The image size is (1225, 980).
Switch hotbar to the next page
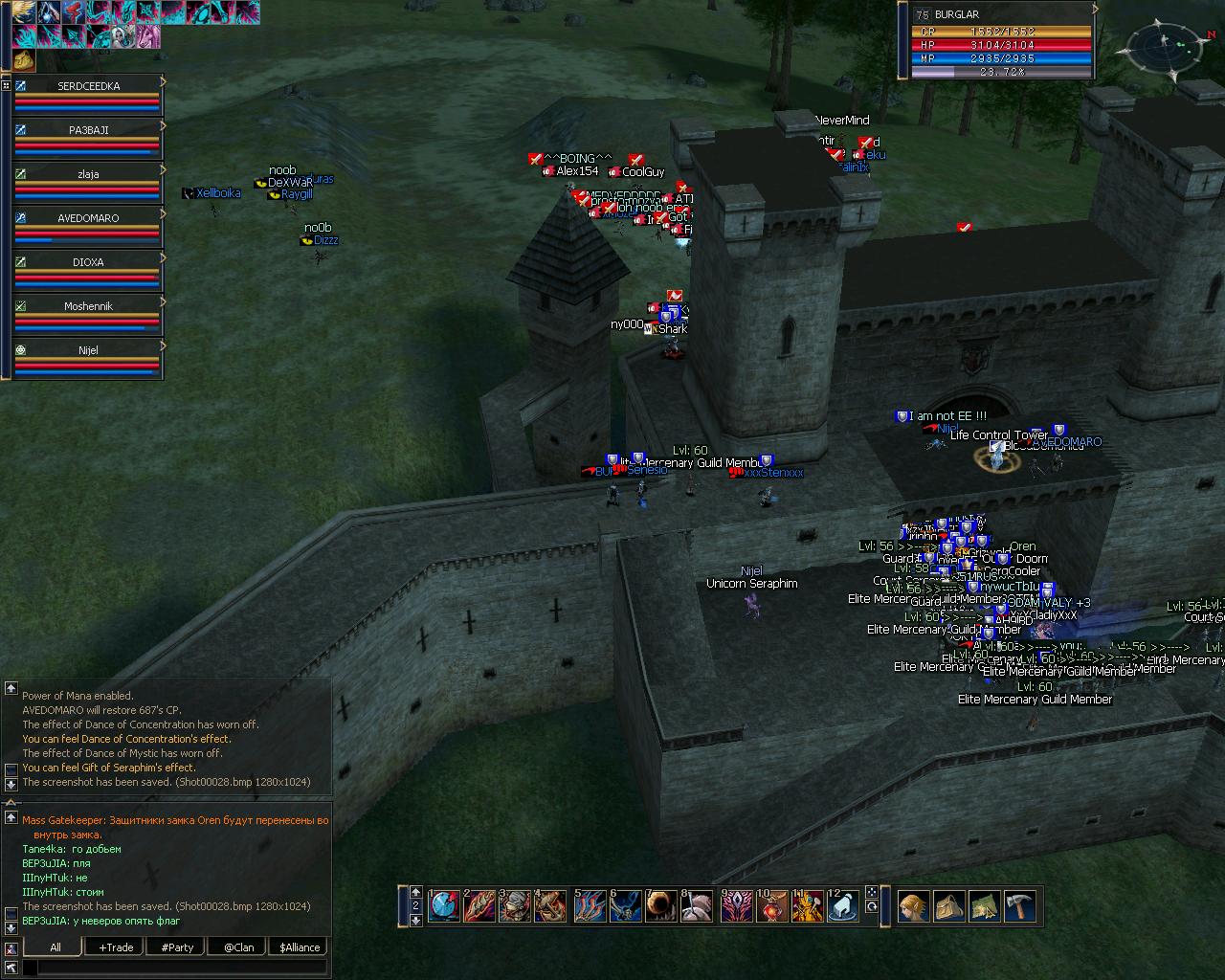(x=415, y=920)
